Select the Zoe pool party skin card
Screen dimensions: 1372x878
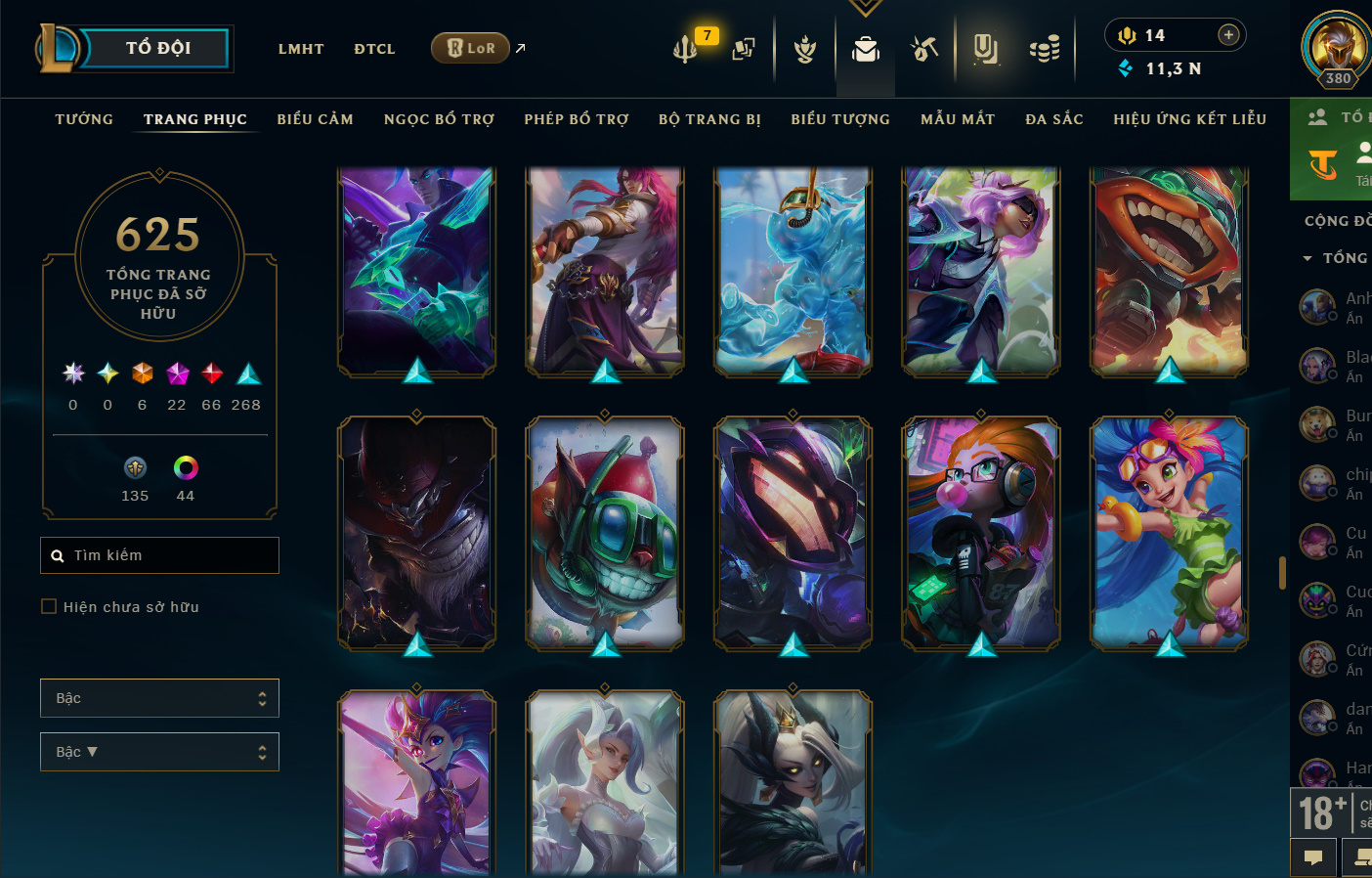pyautogui.click(x=1169, y=533)
